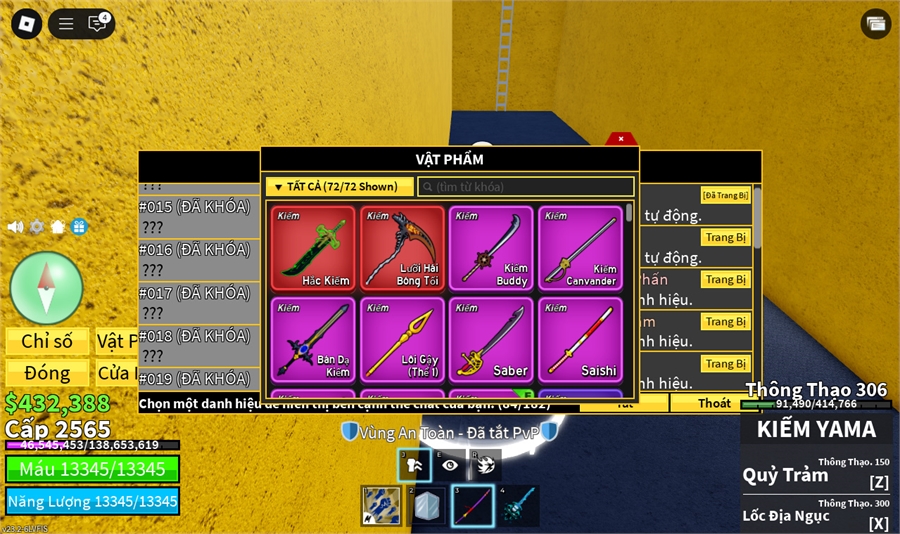Close the Vật Phẩm inventory window
The image size is (900, 534).
(620, 139)
